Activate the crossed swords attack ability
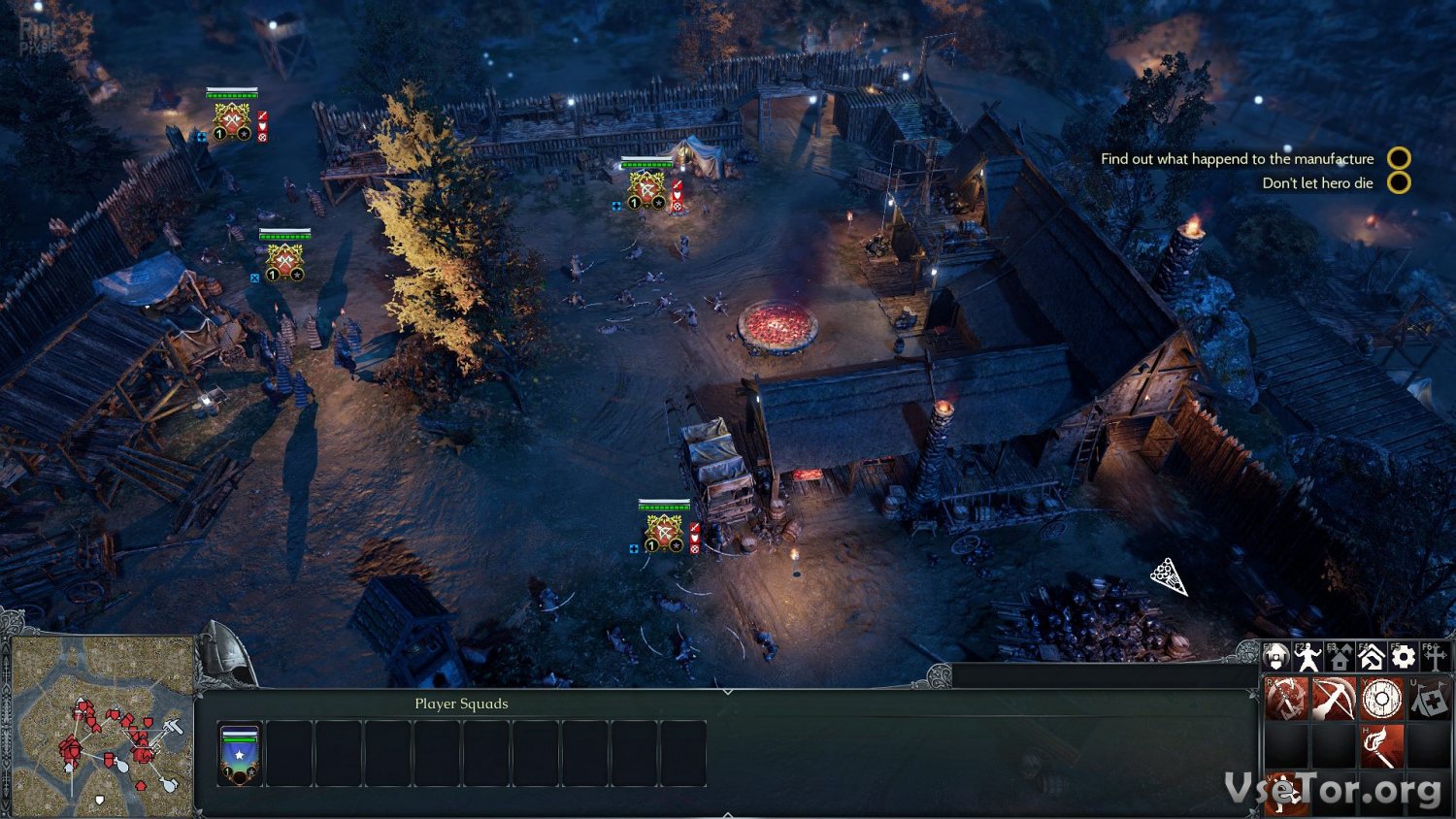 (x=1286, y=699)
